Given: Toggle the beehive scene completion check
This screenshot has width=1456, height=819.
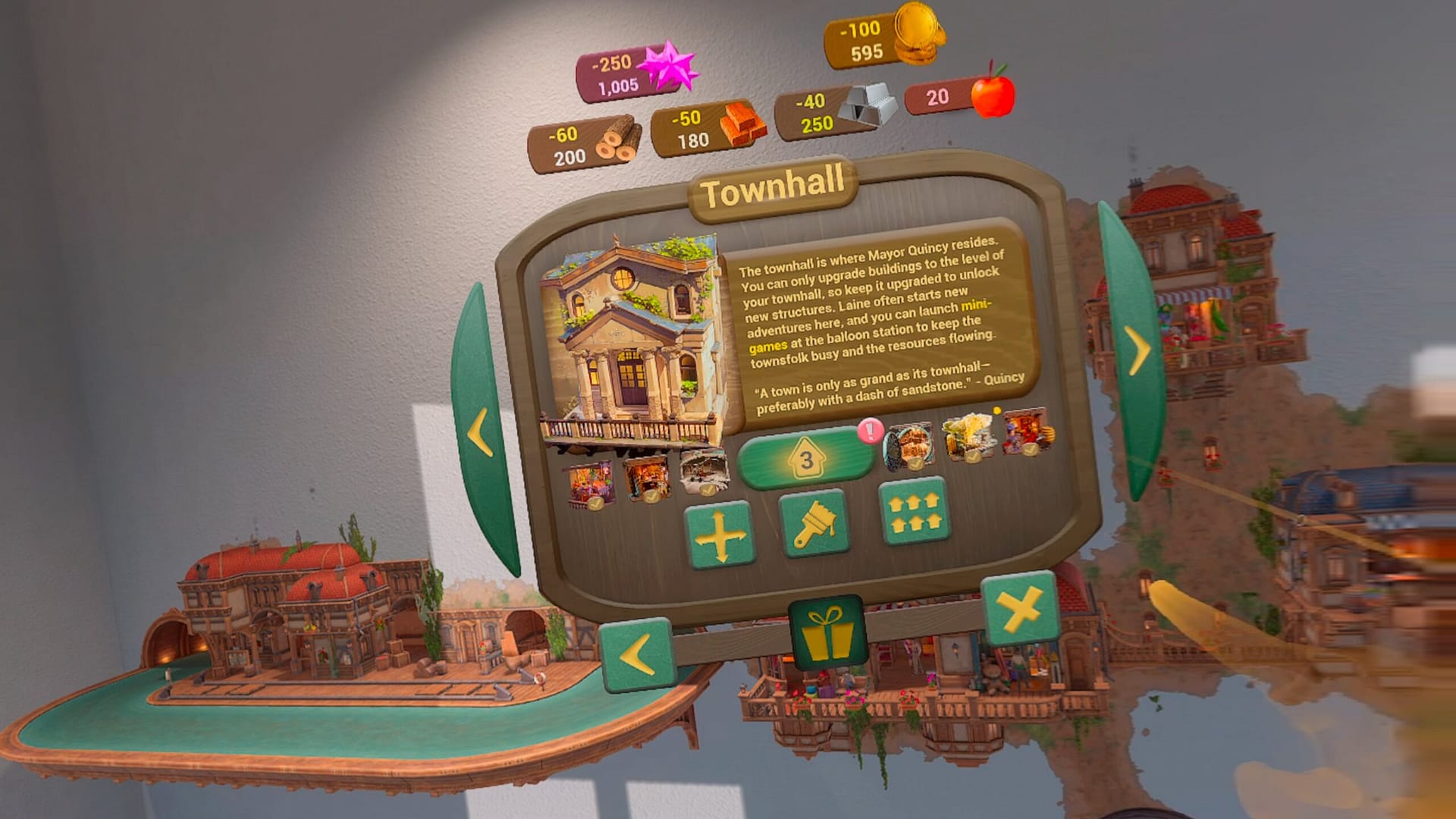Looking at the screenshot, I should tap(972, 457).
